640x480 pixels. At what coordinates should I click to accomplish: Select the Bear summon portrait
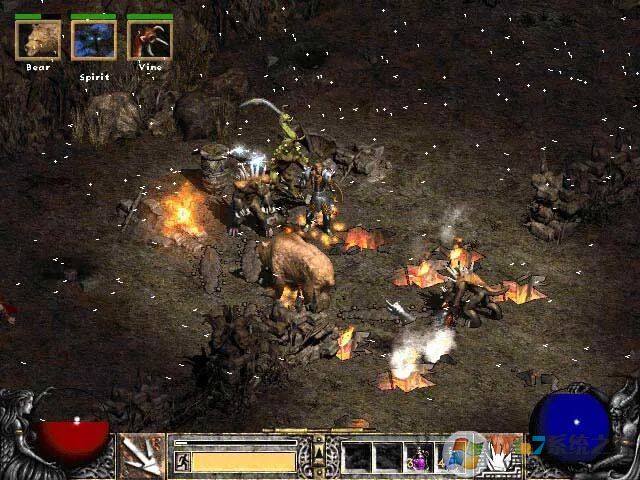point(38,40)
